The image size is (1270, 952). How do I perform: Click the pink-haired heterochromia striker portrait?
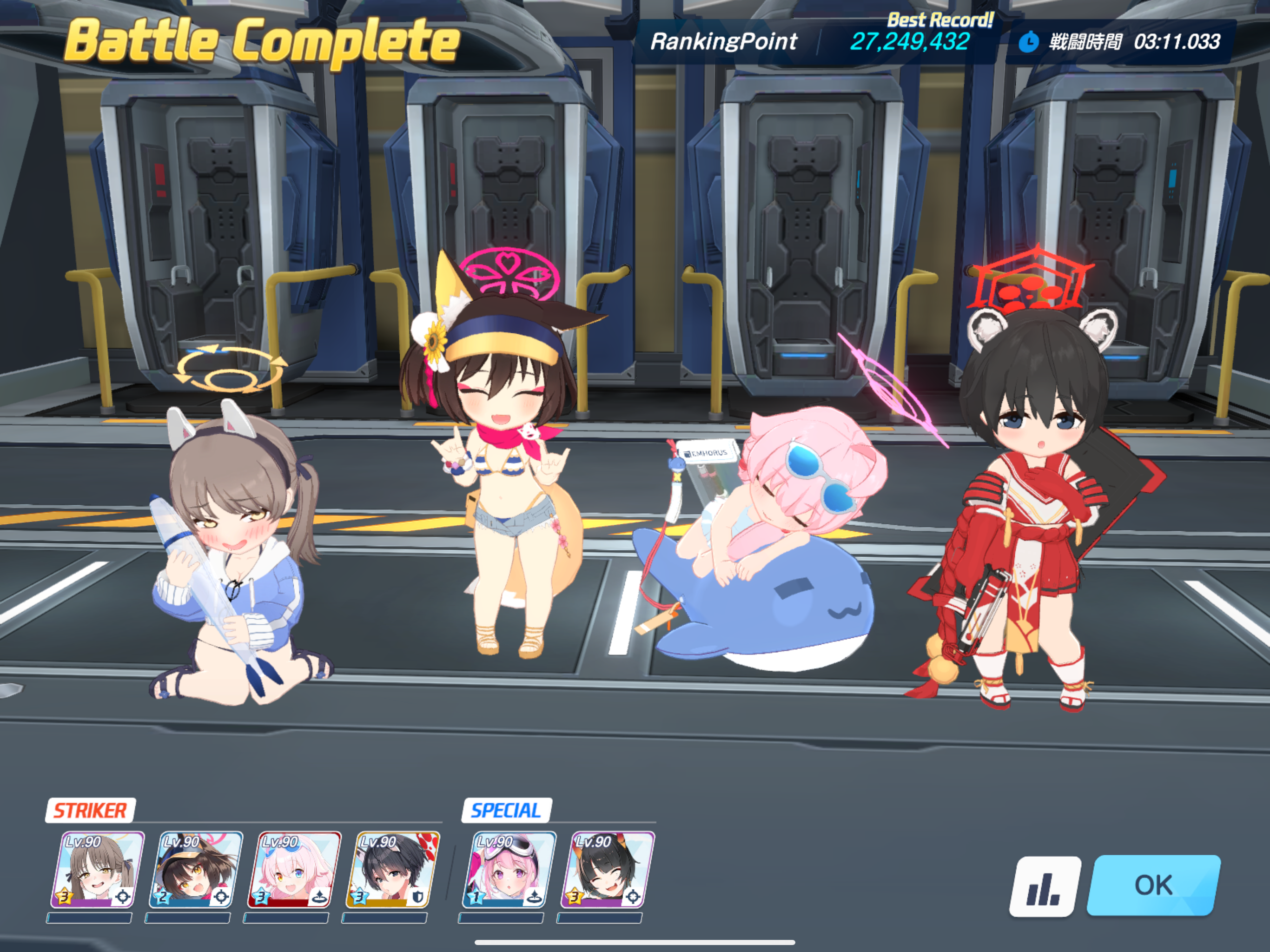click(x=294, y=870)
